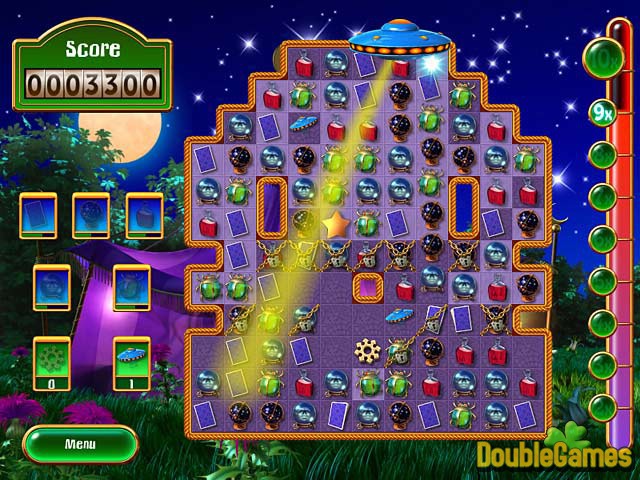Open the green Menu button
640x480 pixels.
pos(80,443)
